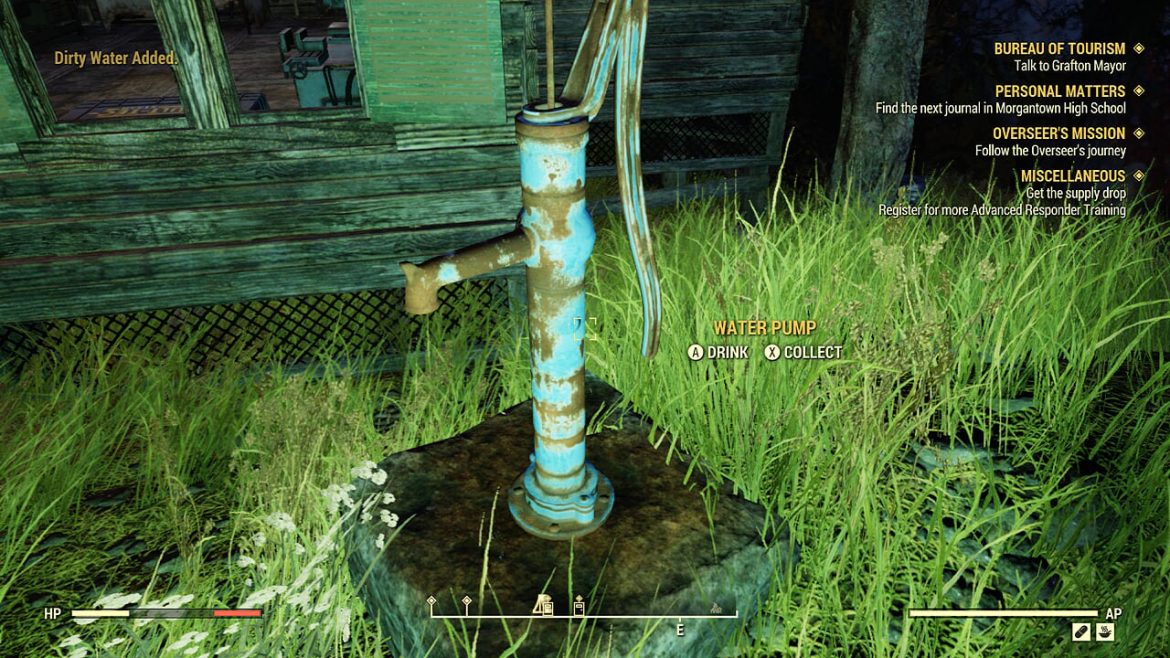The image size is (1170, 658).
Task: Click the food bowl status icon
Action: (1105, 632)
